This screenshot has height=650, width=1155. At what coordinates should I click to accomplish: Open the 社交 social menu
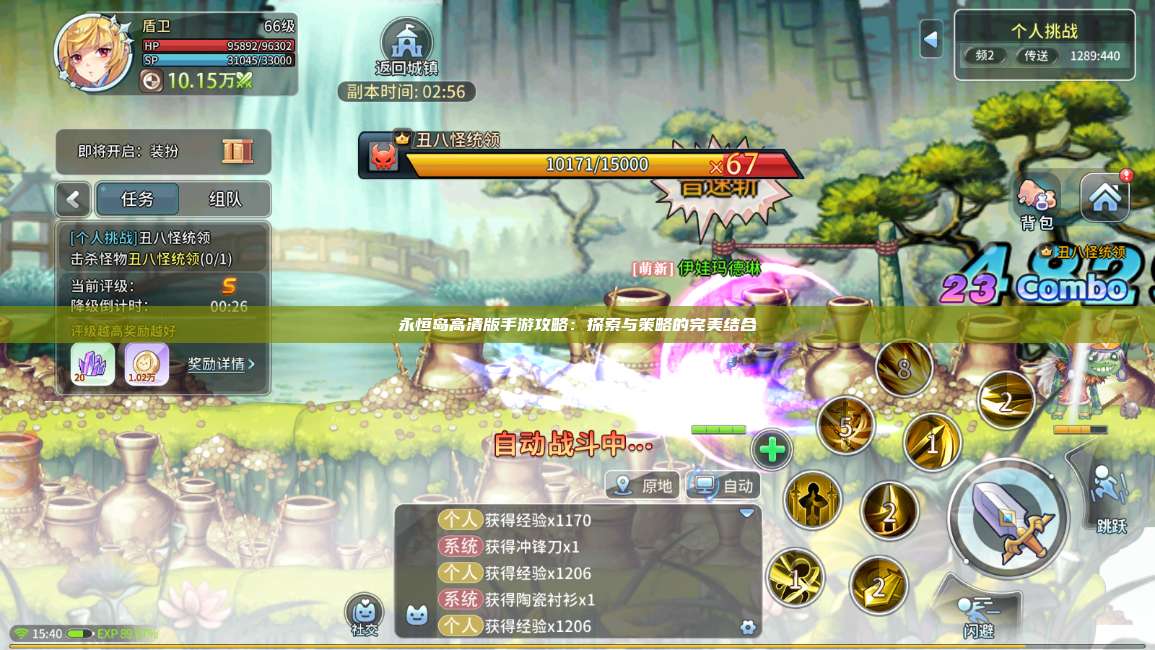pyautogui.click(x=364, y=613)
